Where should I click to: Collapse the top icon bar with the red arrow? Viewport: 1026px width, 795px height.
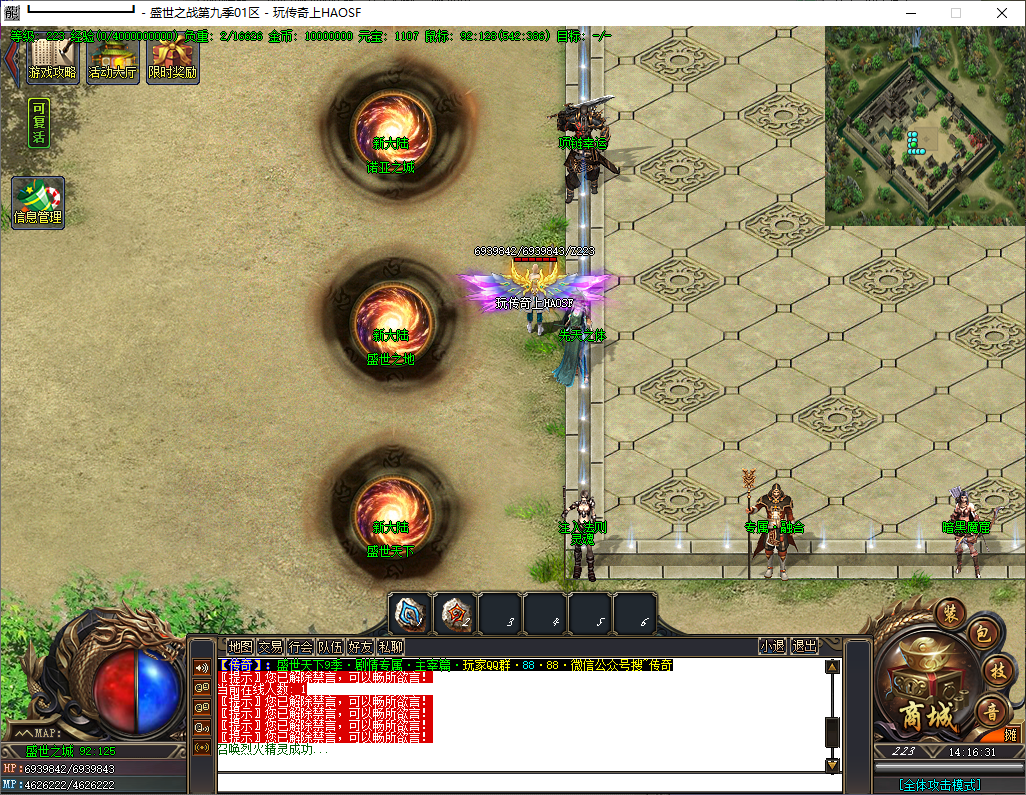(11, 58)
